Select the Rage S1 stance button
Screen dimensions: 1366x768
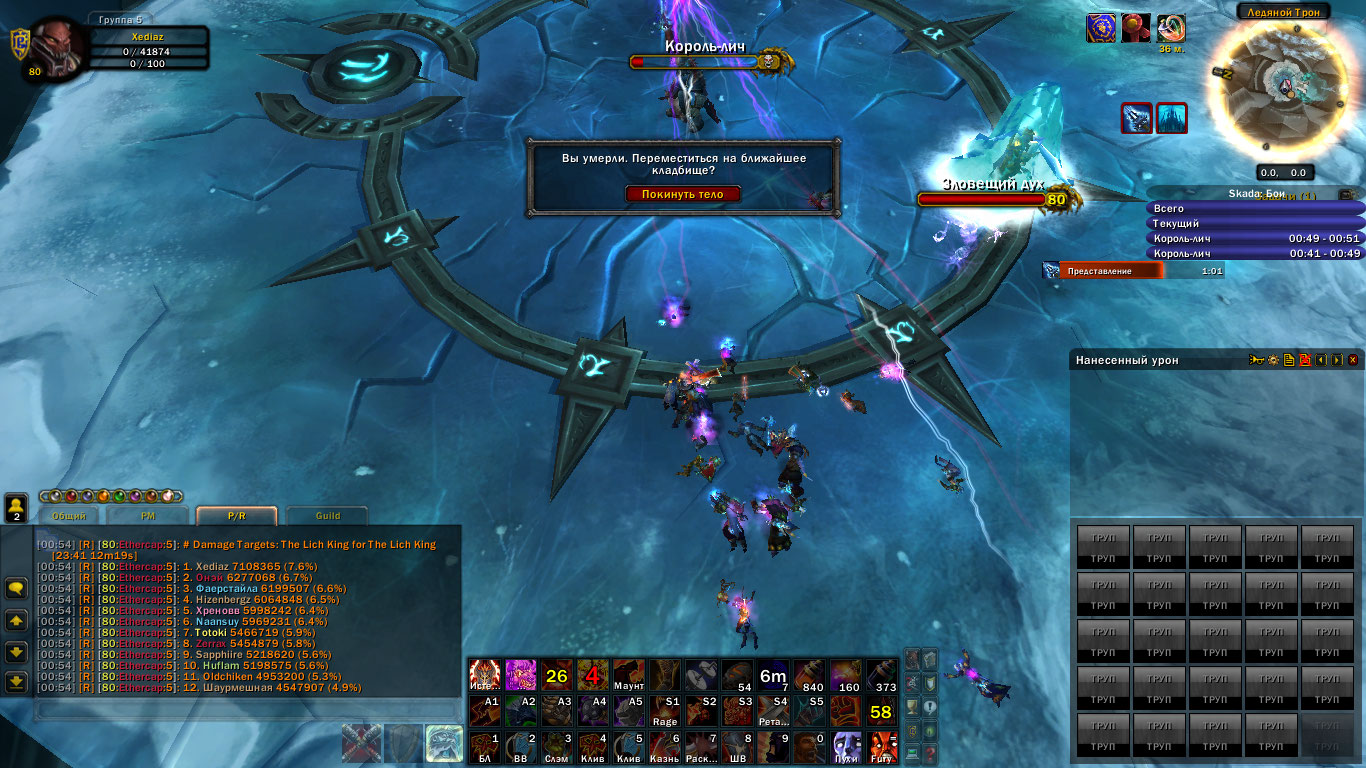click(665, 712)
